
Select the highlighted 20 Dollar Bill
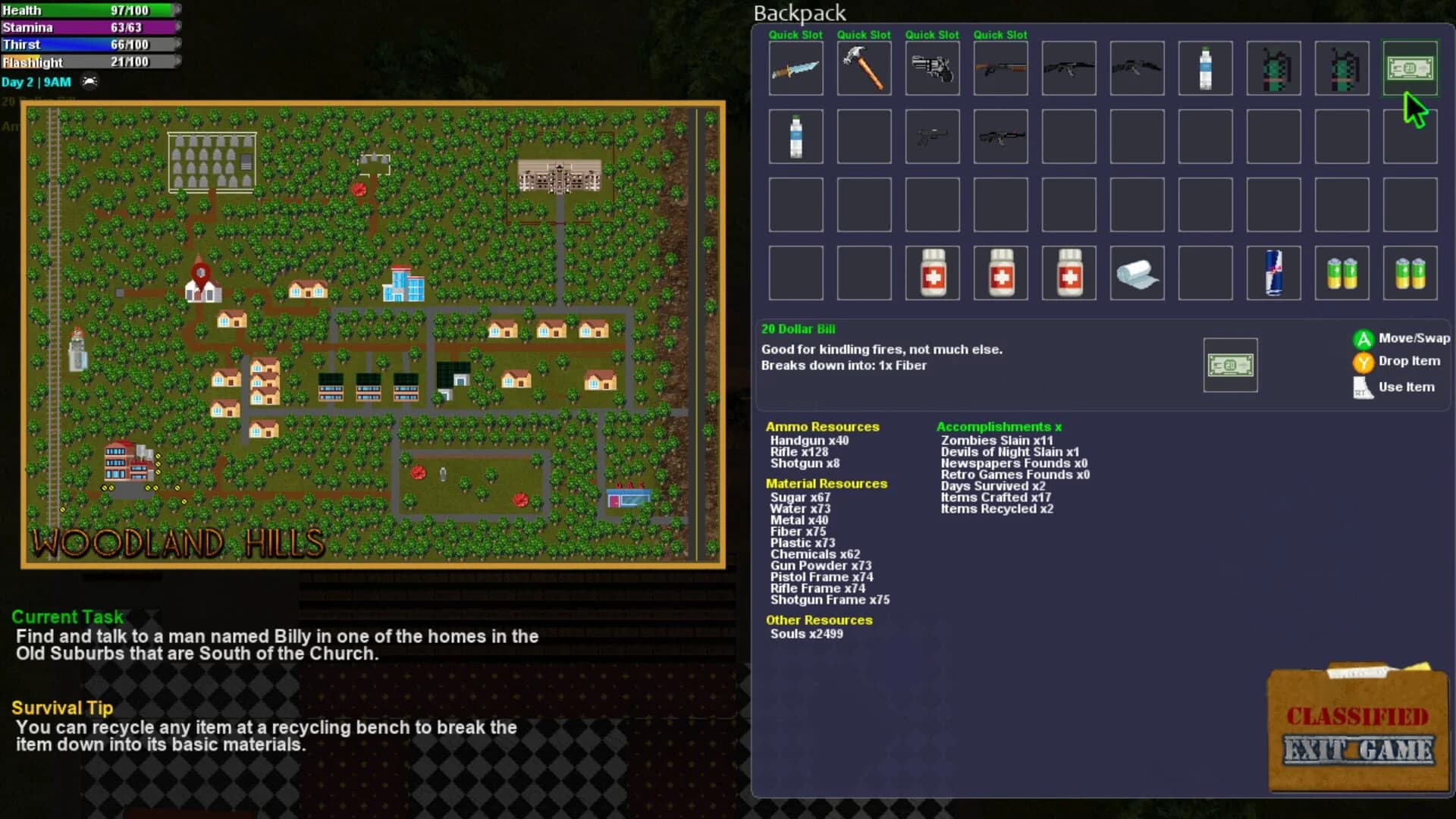[x=1410, y=68]
